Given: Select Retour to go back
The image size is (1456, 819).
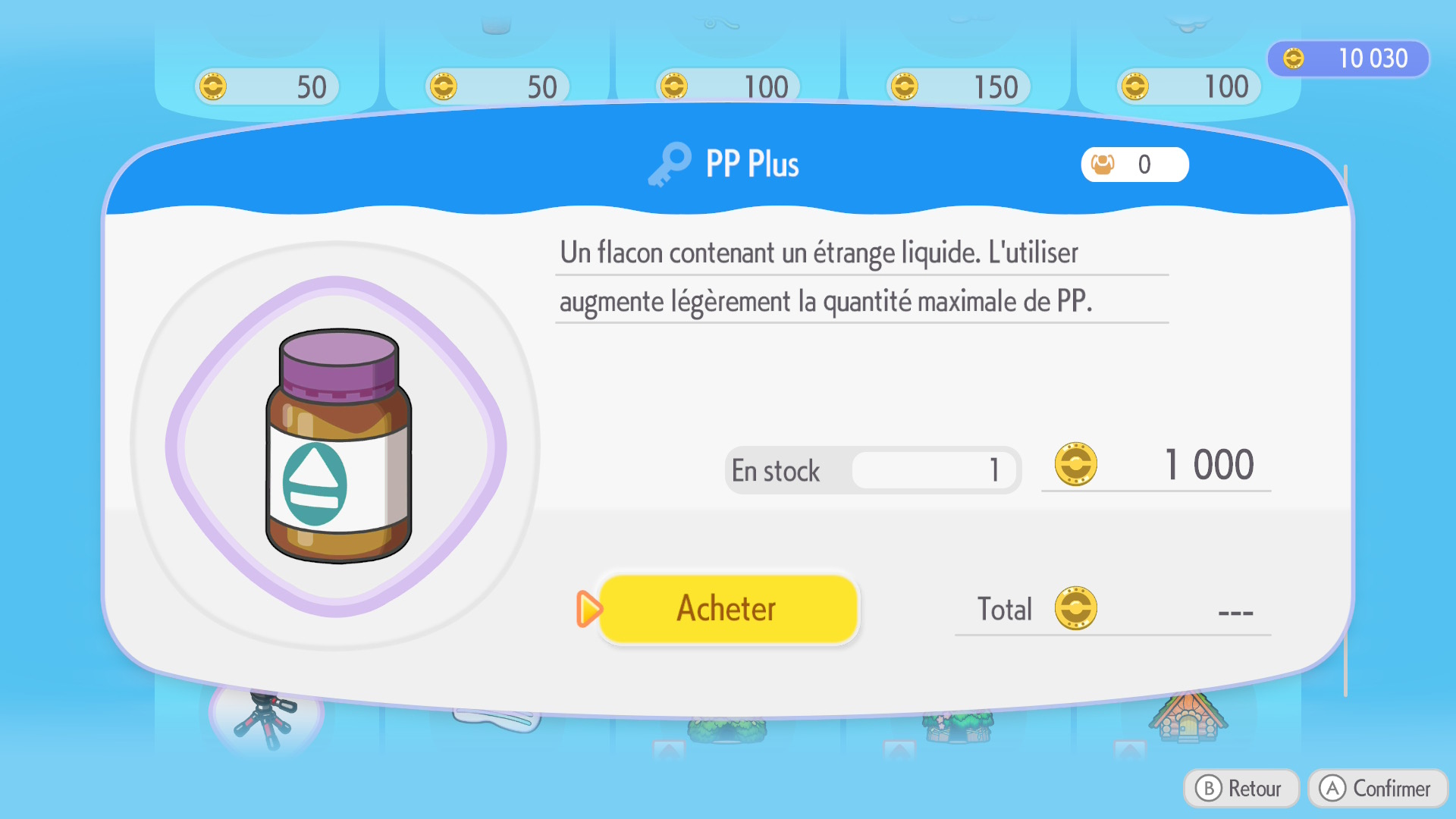Looking at the screenshot, I should coord(1241,788).
